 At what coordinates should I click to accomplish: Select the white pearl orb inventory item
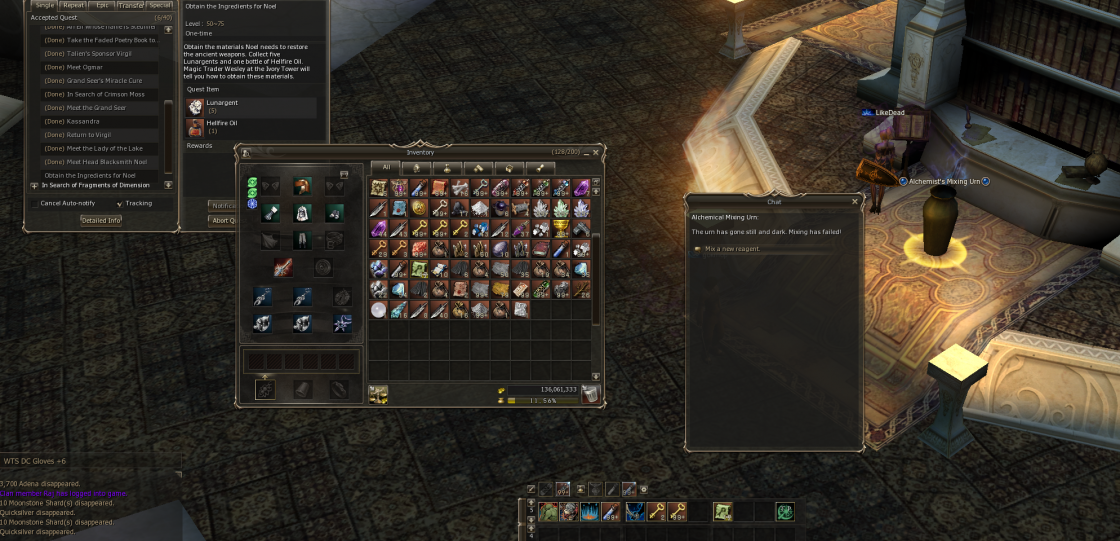pyautogui.click(x=378, y=310)
